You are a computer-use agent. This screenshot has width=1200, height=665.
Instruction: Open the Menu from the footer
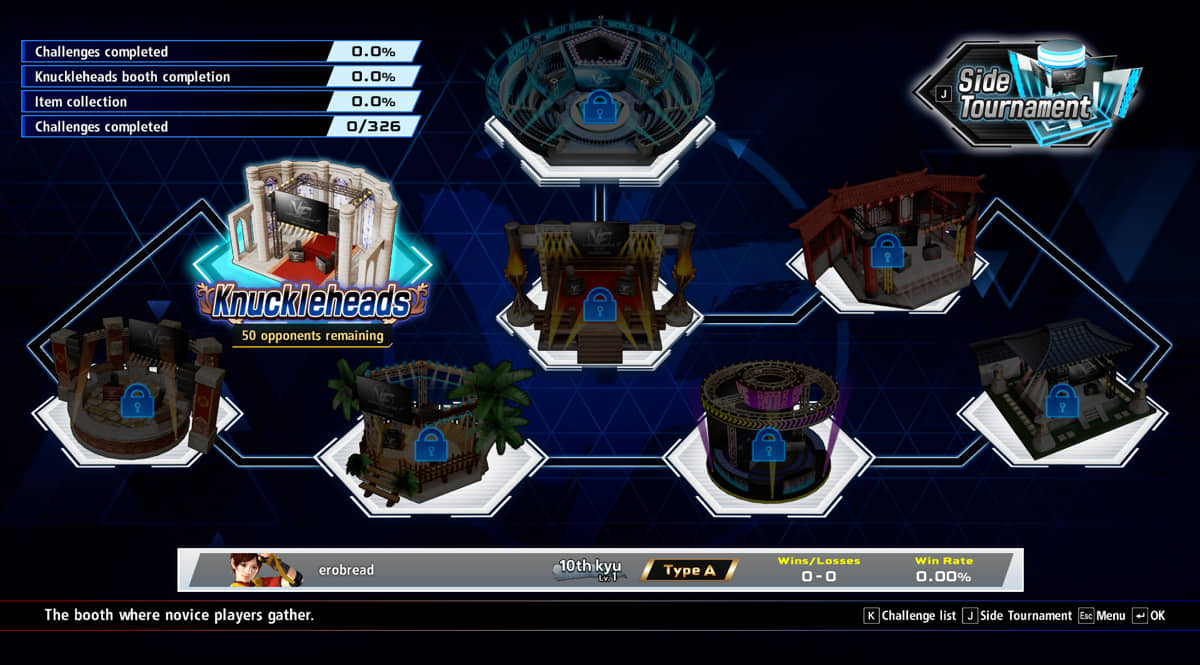pyautogui.click(x=1101, y=616)
